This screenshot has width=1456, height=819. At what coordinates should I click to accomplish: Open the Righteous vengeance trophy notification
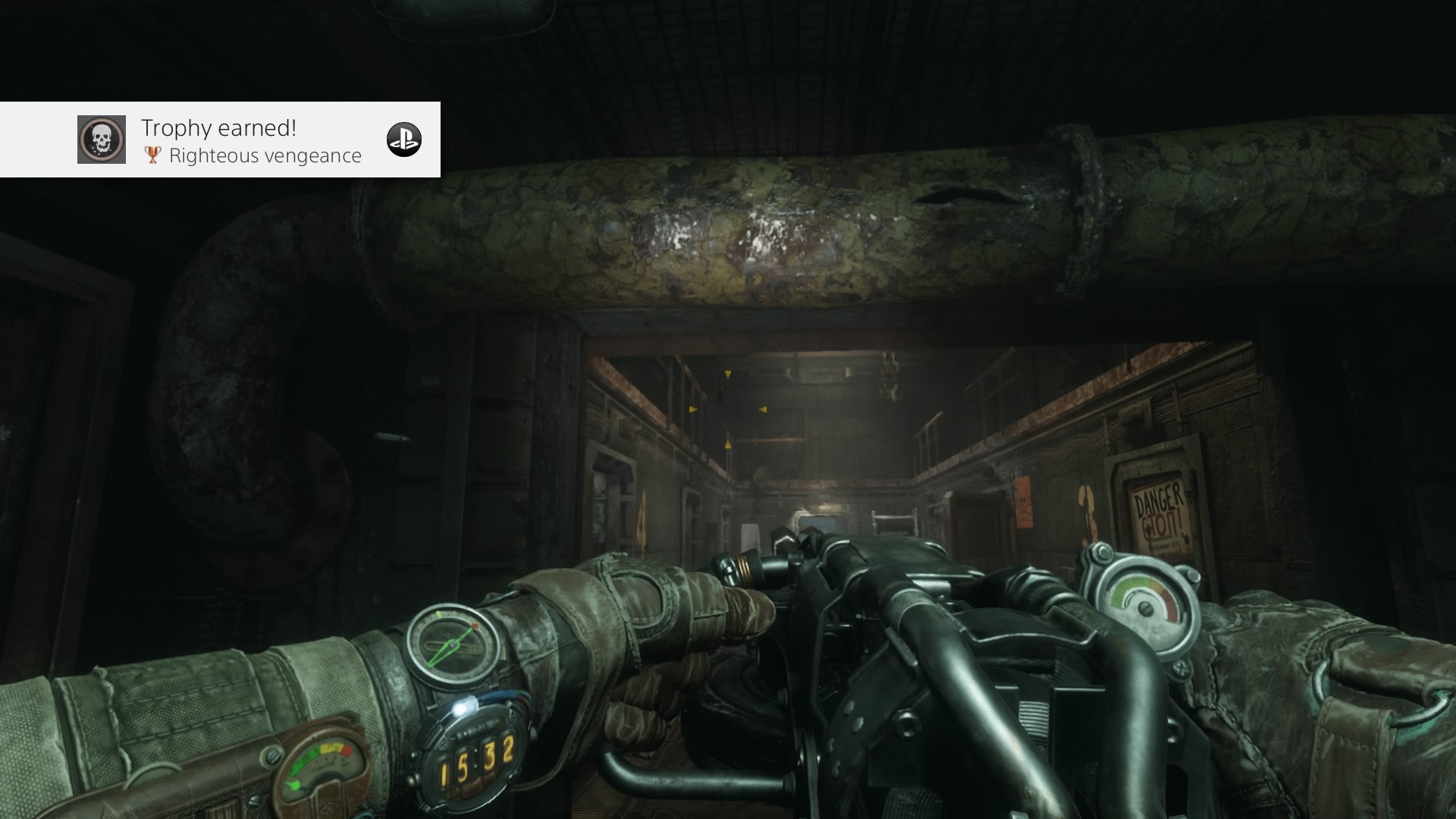(250, 141)
